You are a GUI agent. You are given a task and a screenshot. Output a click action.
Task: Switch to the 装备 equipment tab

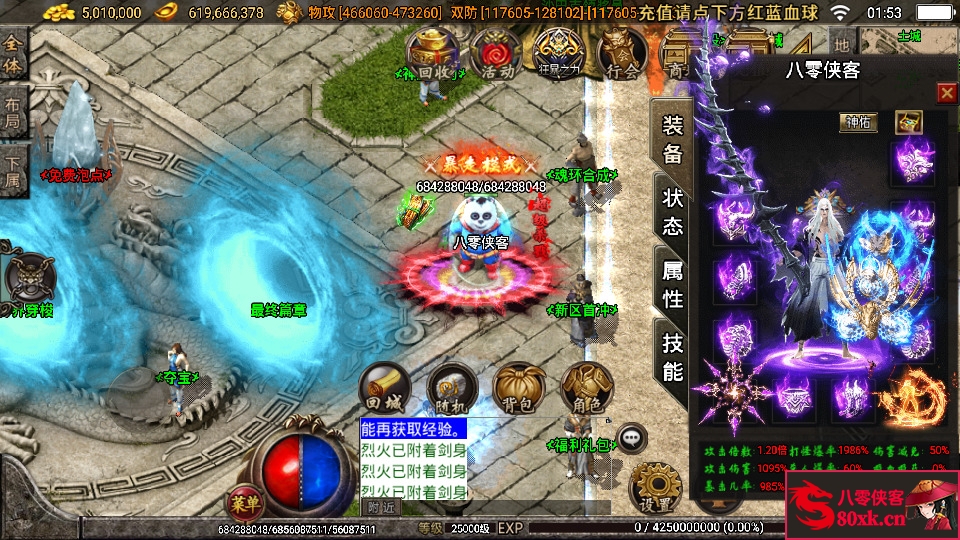(673, 138)
